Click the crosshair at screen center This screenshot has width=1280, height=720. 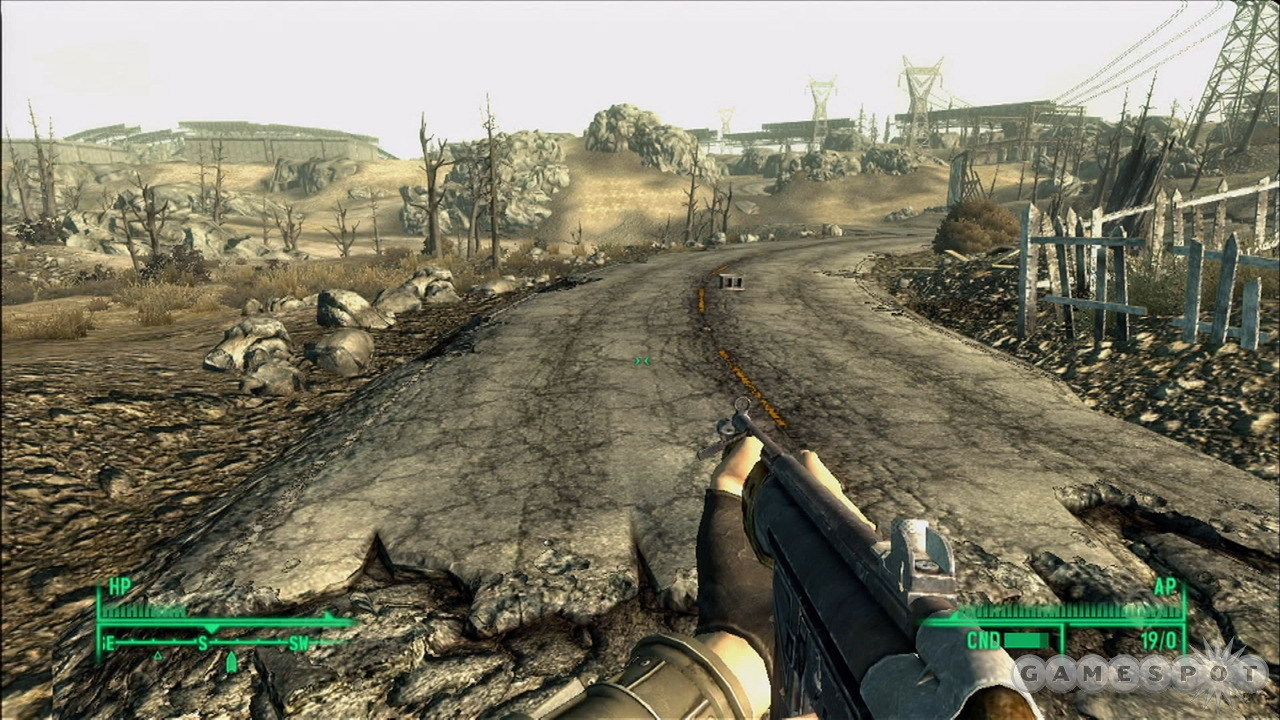(x=640, y=360)
